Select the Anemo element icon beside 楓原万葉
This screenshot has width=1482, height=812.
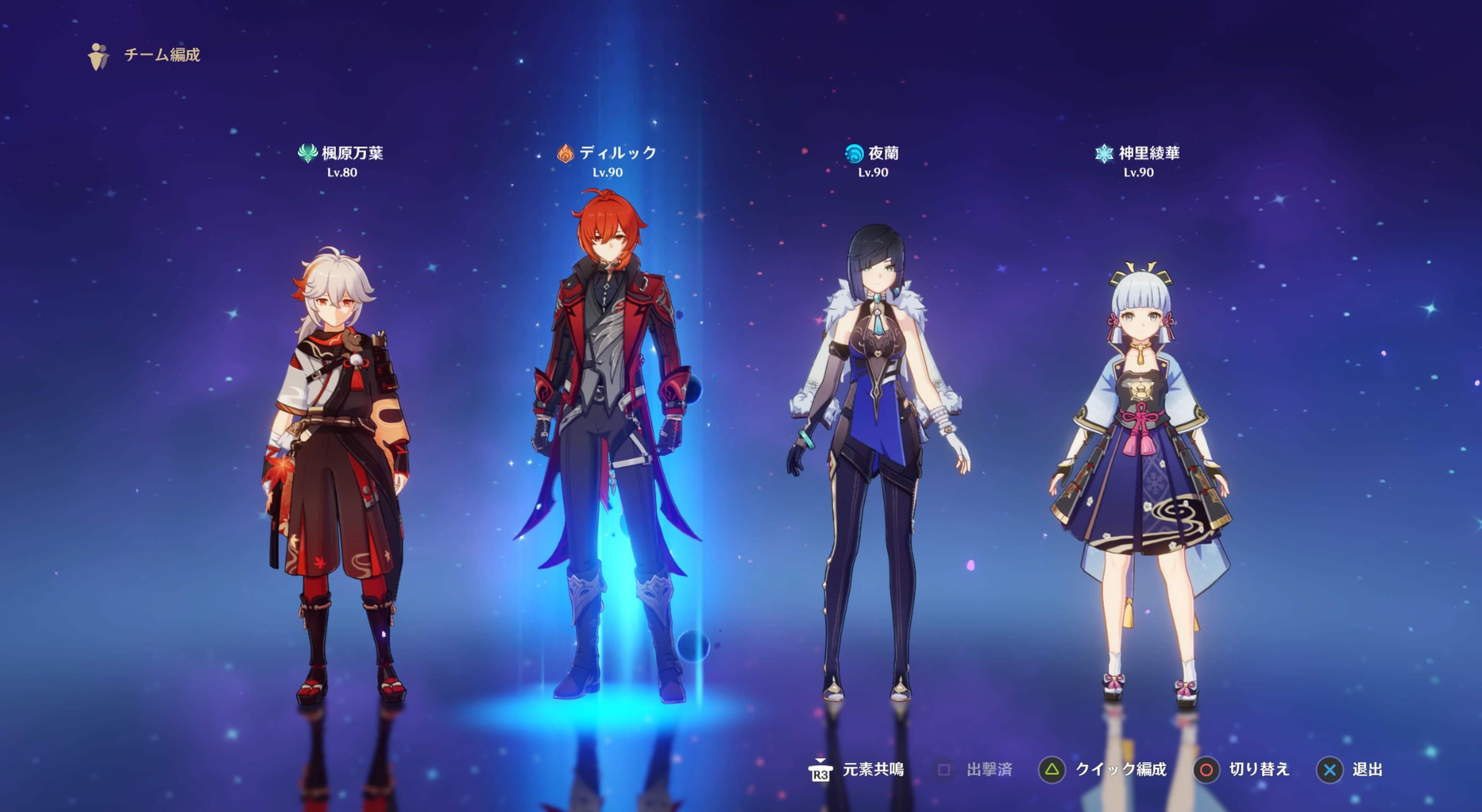308,153
